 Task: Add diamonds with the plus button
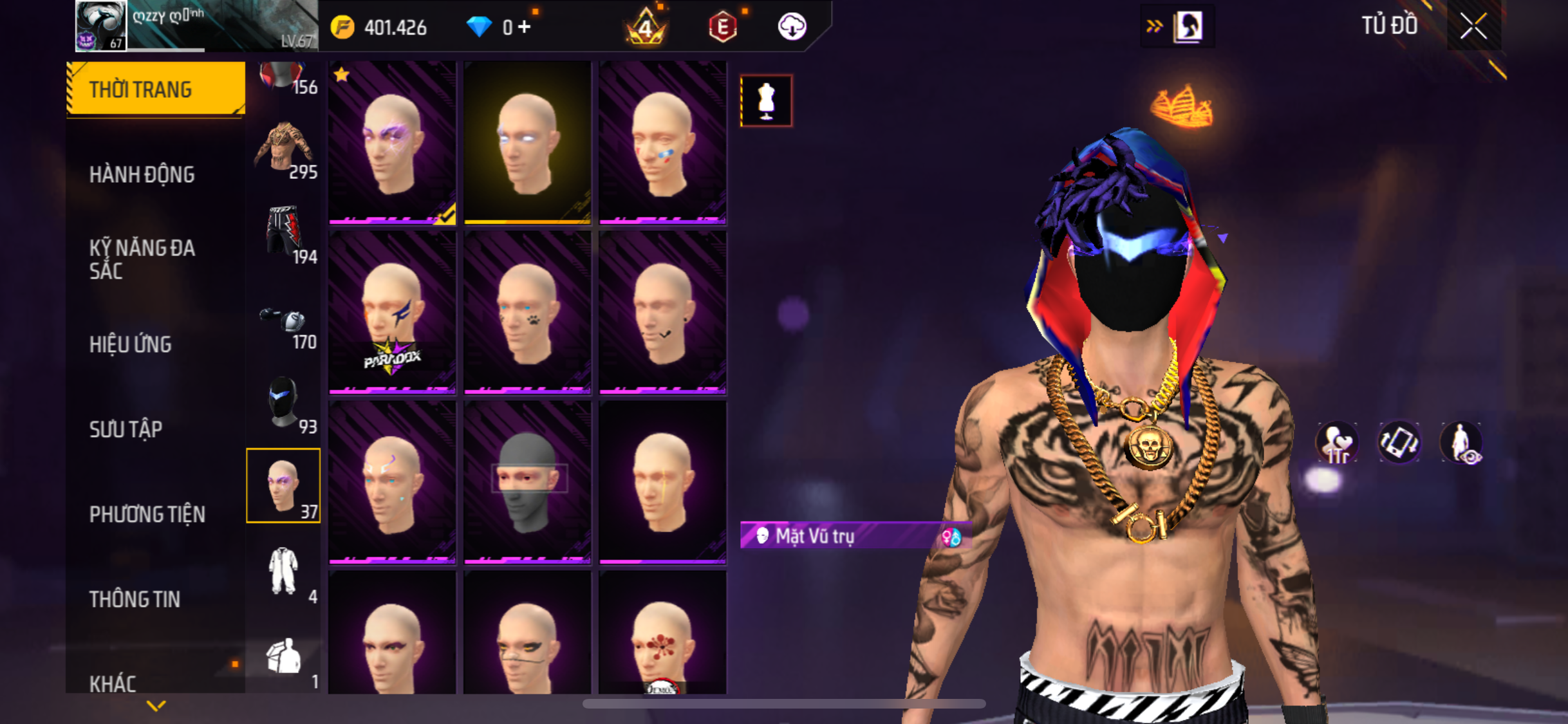point(525,27)
